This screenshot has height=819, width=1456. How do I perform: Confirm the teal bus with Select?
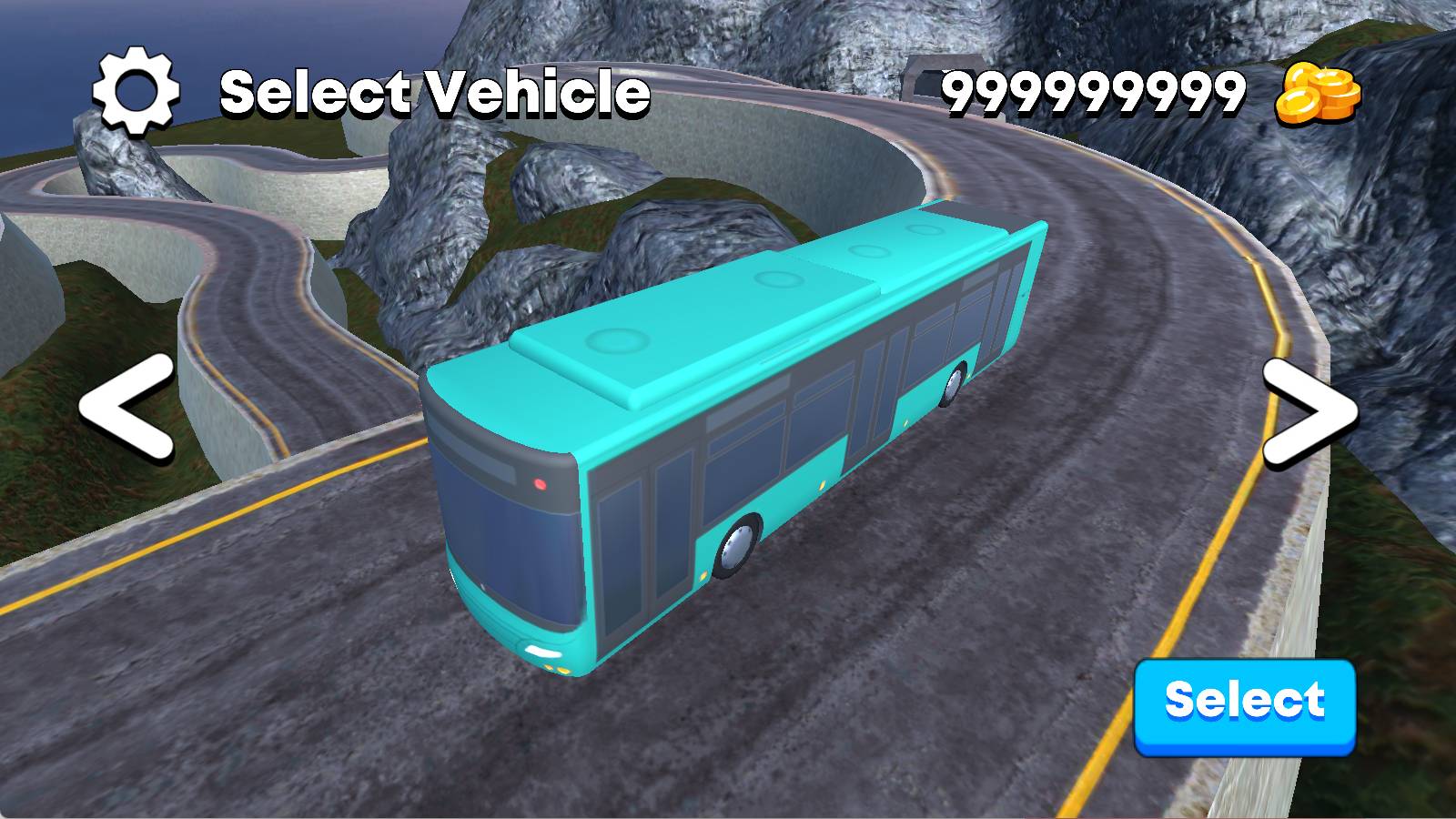tap(1245, 705)
